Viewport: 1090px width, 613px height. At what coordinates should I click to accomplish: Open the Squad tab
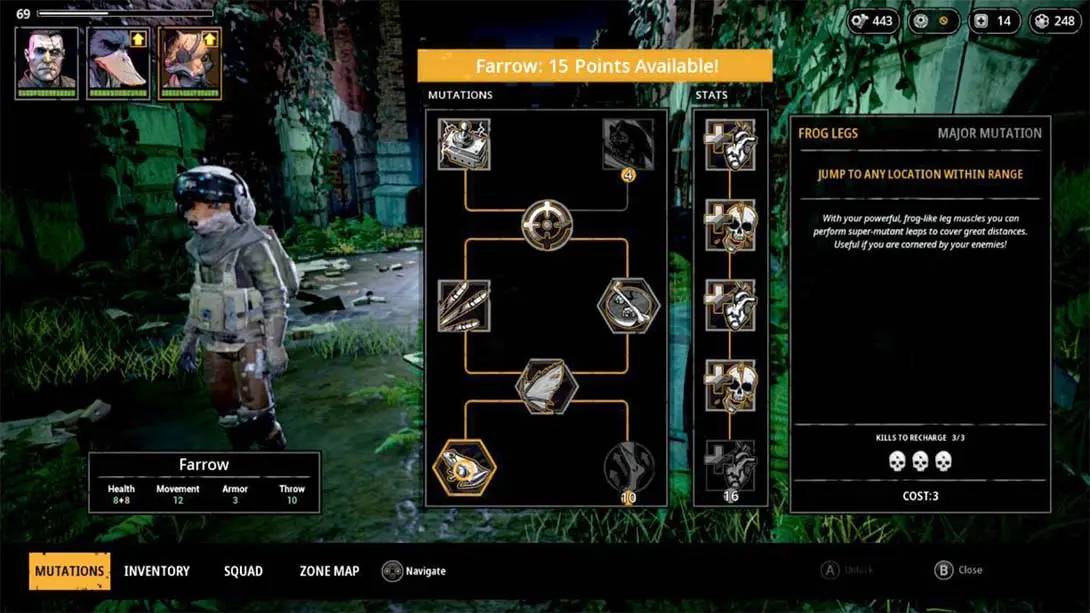click(x=243, y=571)
